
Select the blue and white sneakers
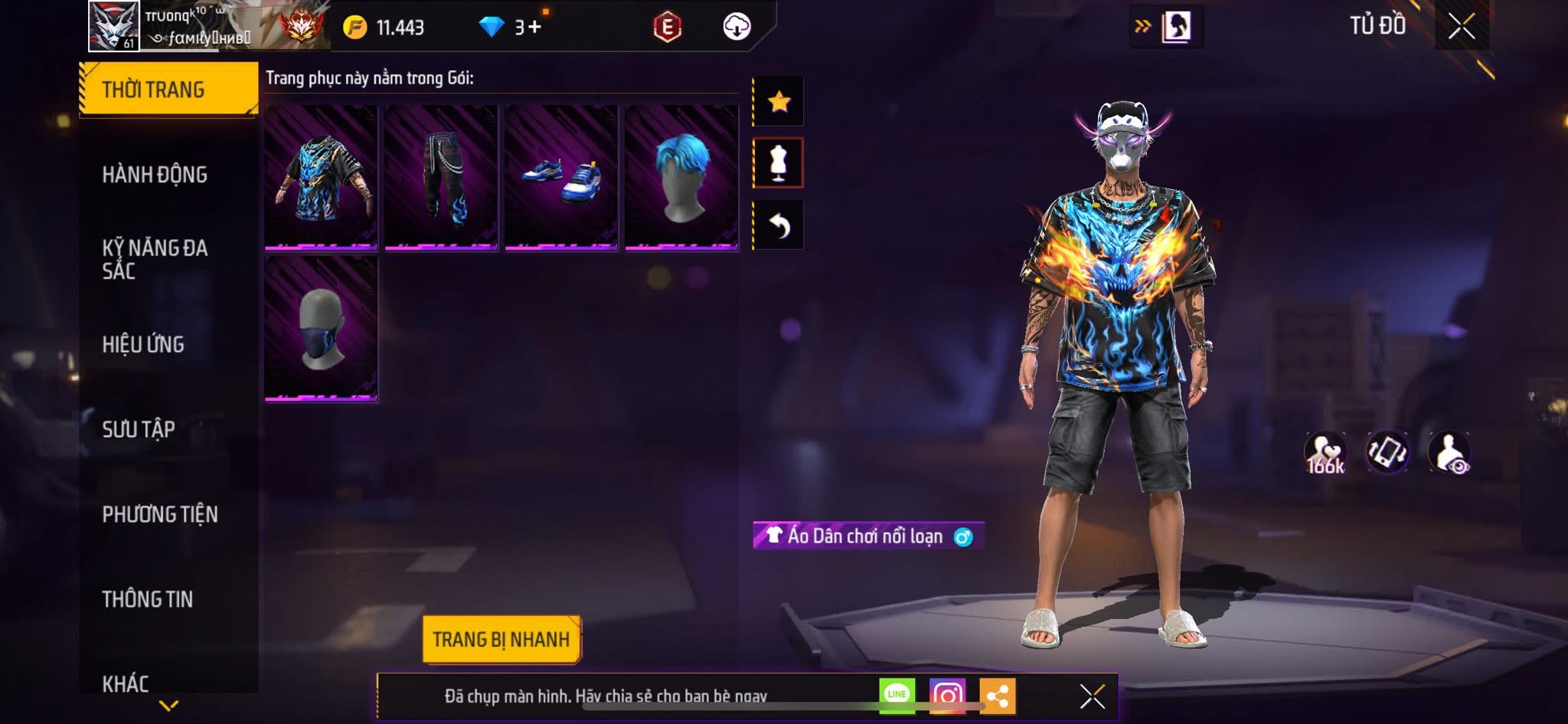[561, 178]
